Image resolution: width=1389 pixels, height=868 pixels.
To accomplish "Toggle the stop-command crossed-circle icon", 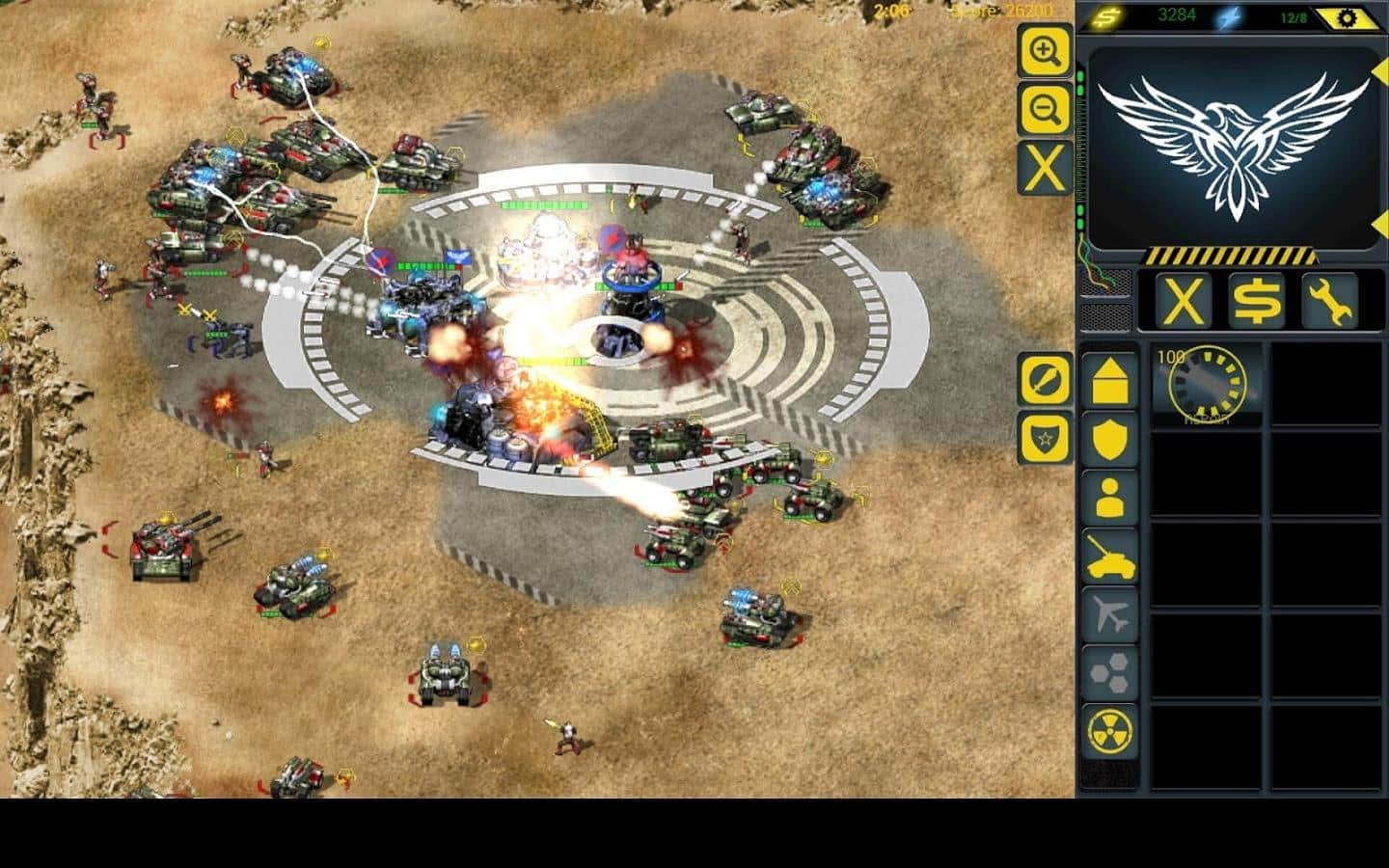I will pos(1045,383).
